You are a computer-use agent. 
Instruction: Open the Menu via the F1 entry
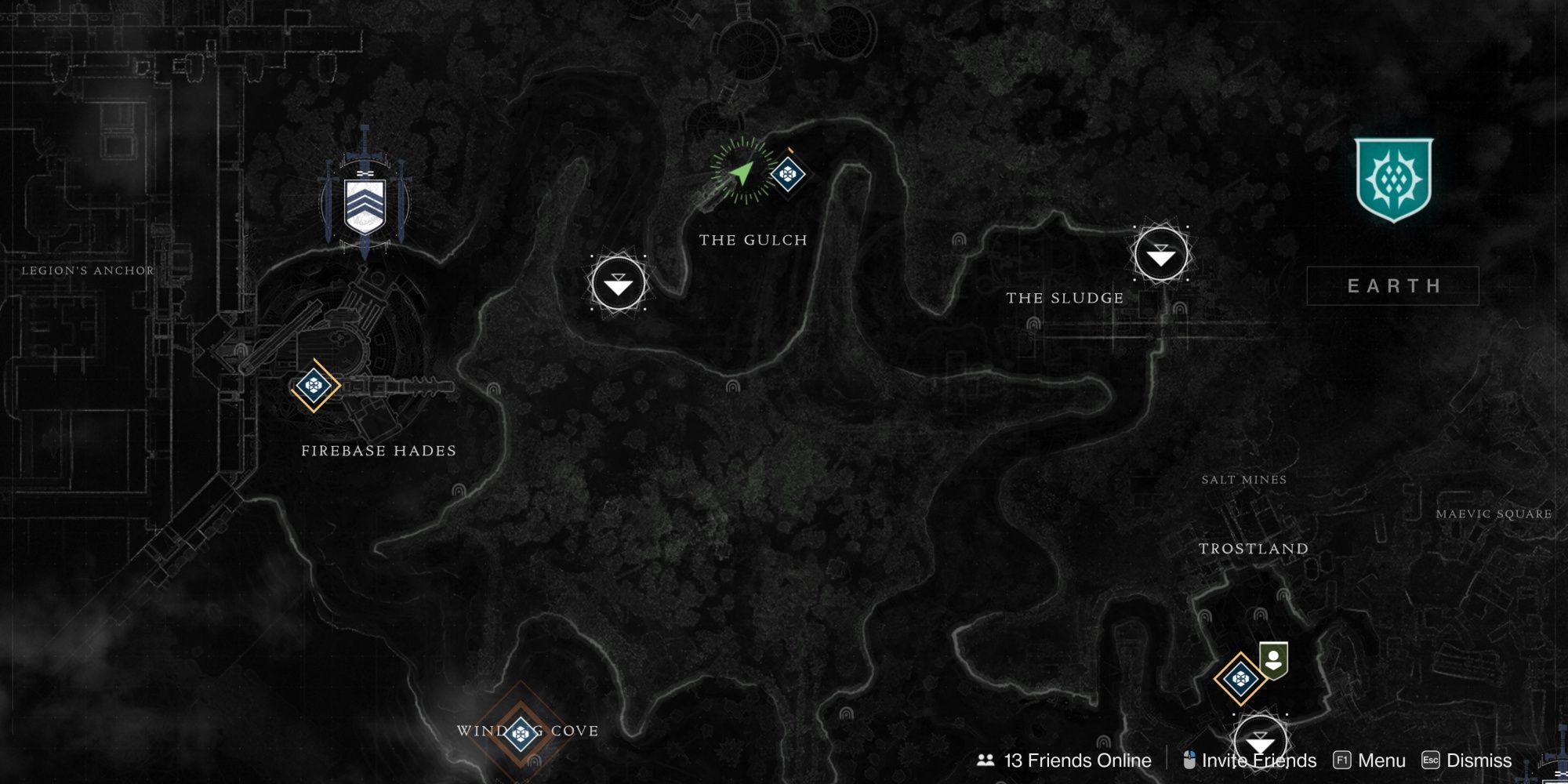(1382, 760)
